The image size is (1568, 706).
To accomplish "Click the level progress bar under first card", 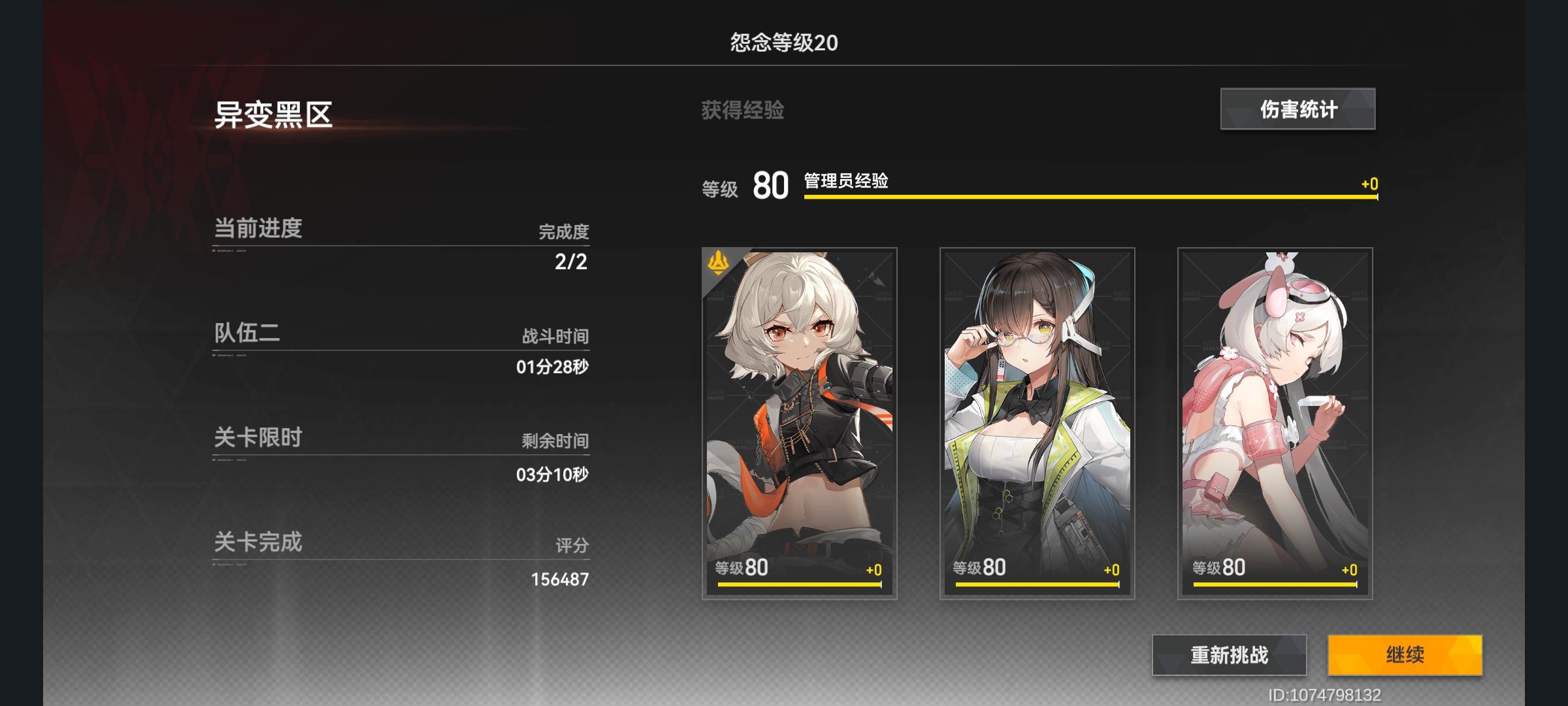I will (x=798, y=585).
